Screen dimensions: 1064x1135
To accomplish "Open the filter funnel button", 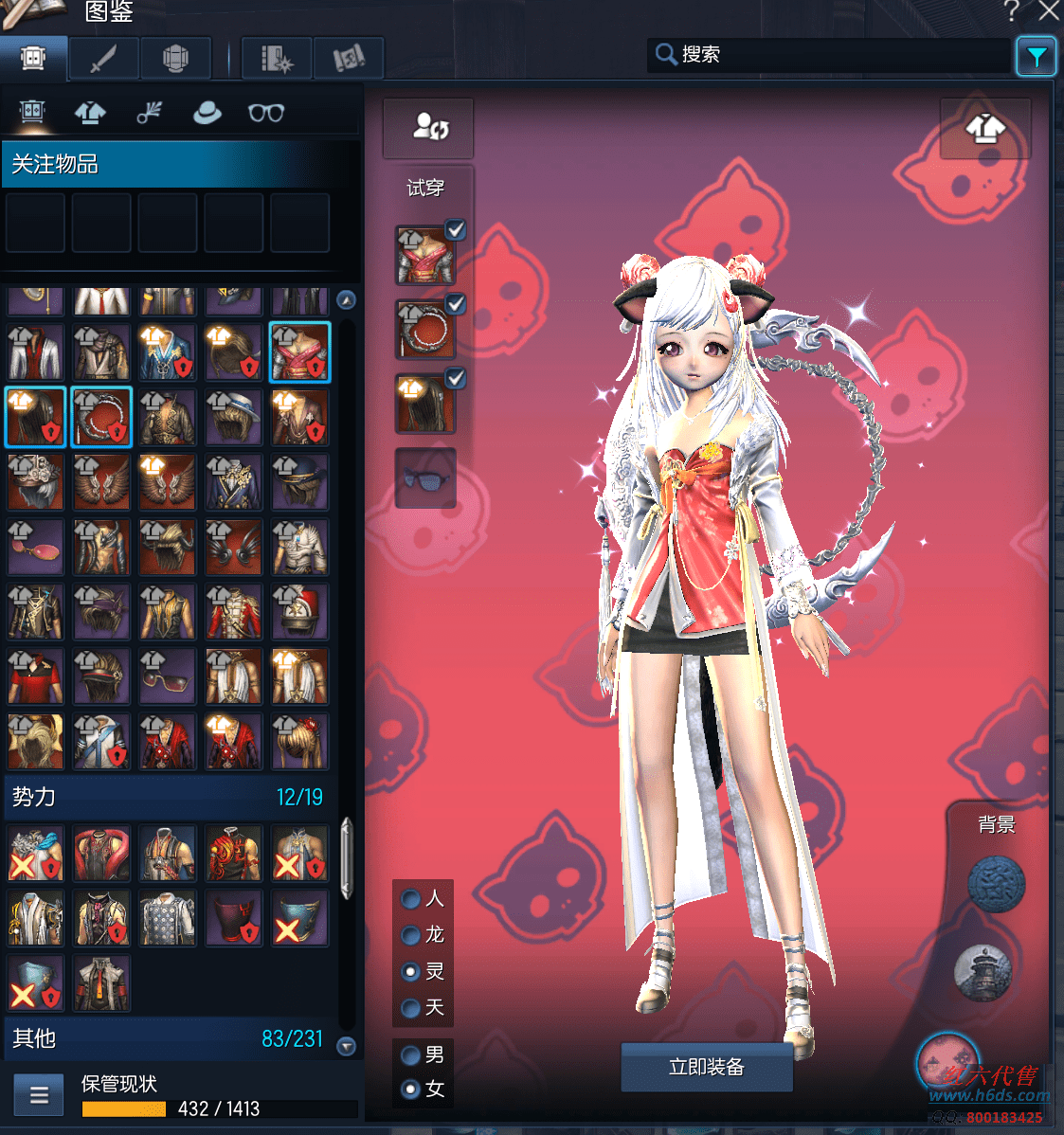I will [1036, 57].
